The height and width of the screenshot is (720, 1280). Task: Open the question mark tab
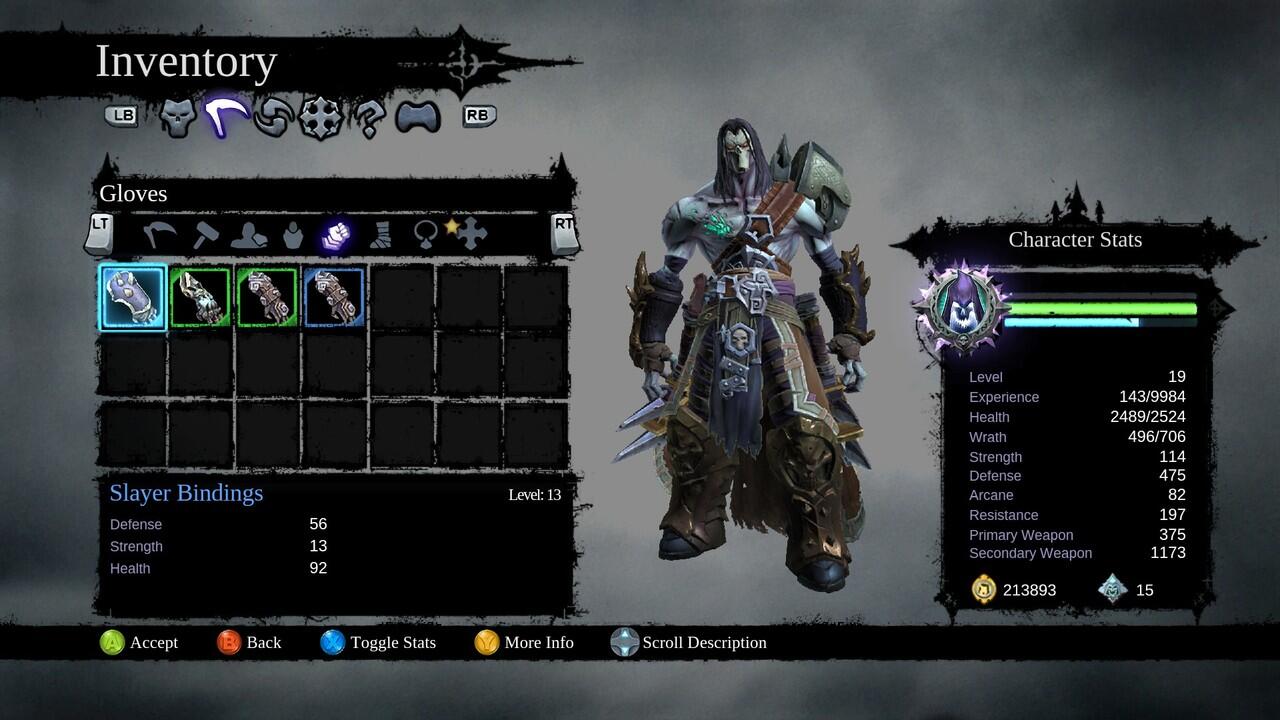point(368,118)
